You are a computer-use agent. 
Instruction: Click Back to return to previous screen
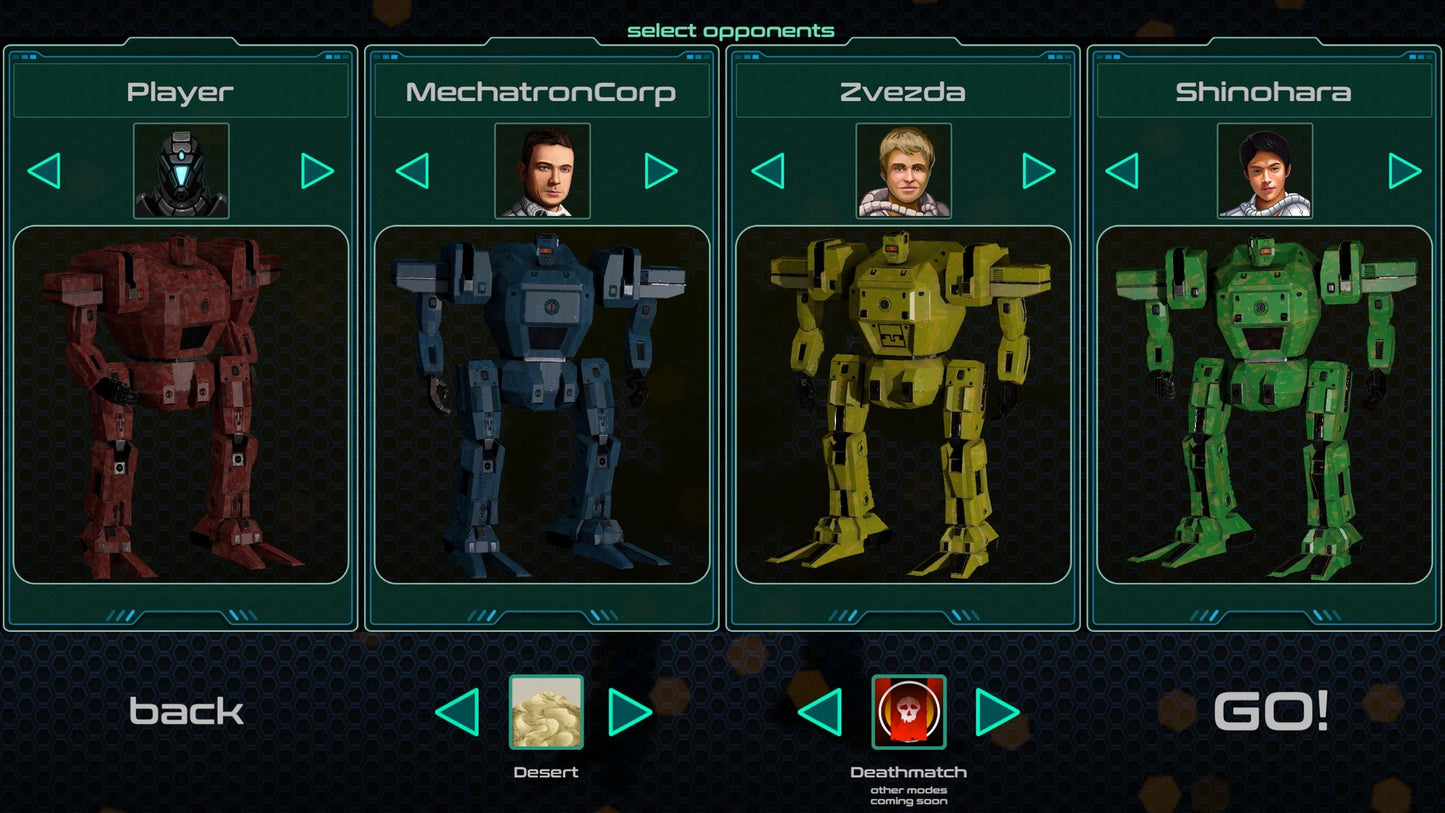(185, 712)
